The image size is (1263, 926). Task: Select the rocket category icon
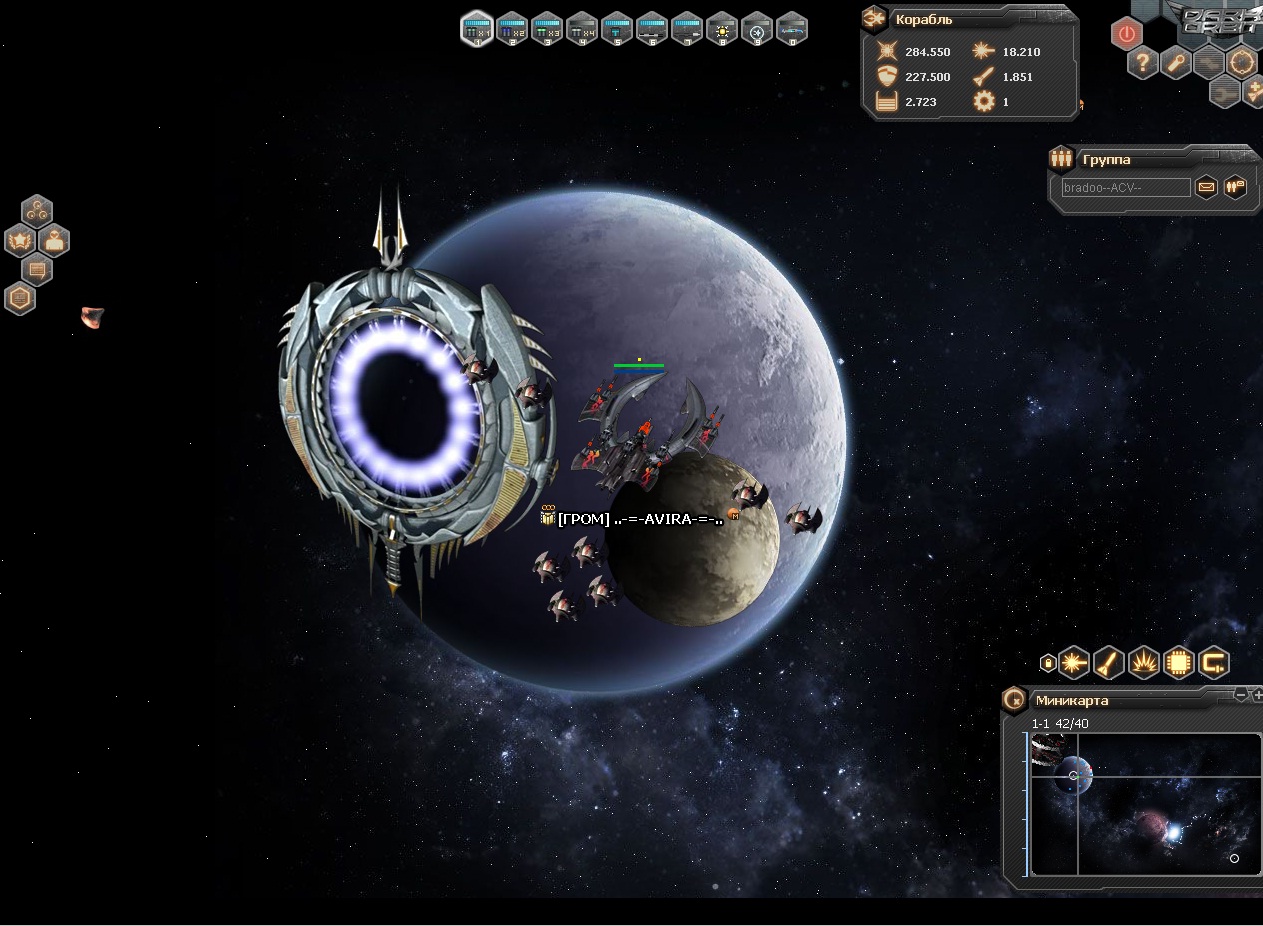pyautogui.click(x=1109, y=661)
